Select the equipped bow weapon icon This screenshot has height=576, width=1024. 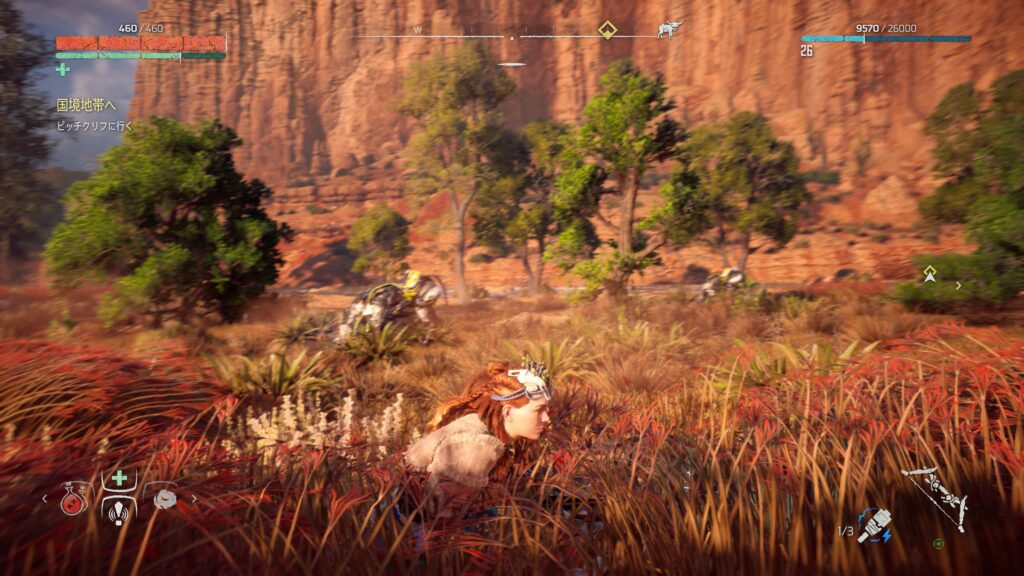click(934, 496)
